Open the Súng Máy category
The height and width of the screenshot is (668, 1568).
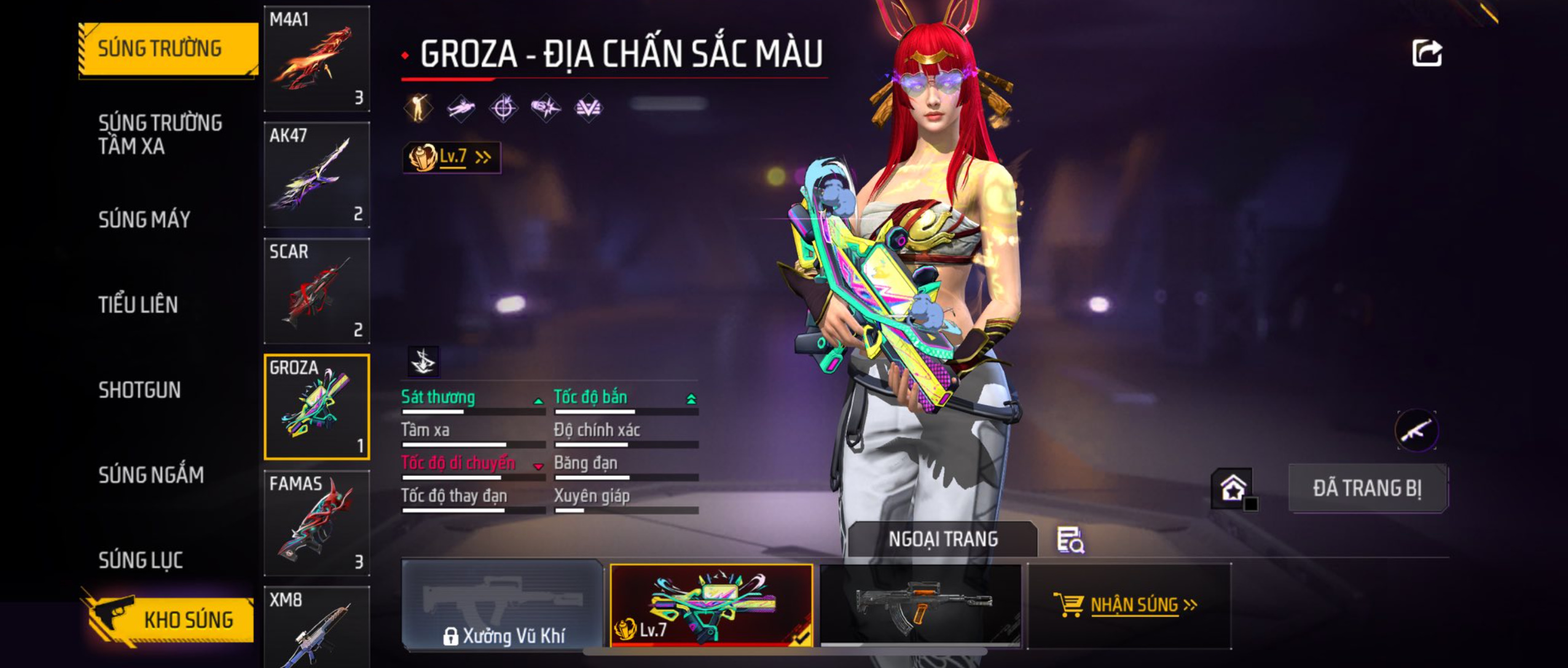(x=144, y=219)
